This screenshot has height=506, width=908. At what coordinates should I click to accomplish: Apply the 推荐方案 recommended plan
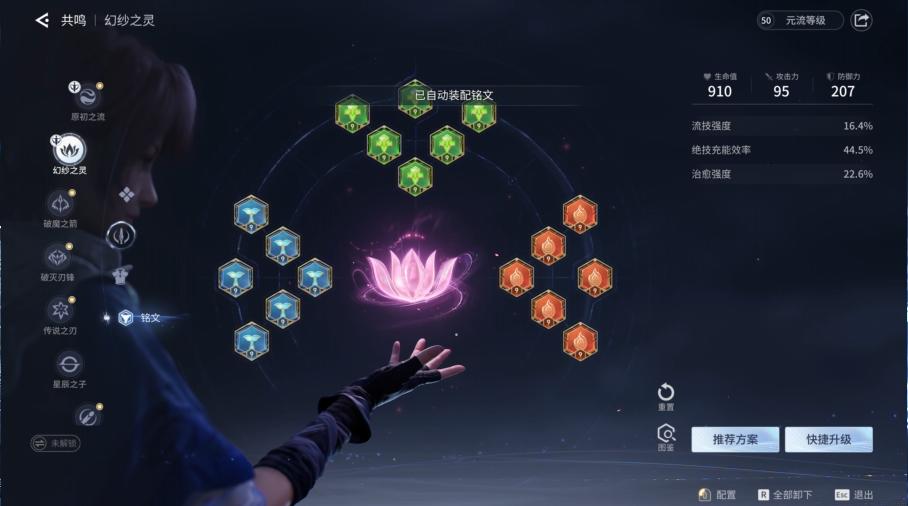735,440
